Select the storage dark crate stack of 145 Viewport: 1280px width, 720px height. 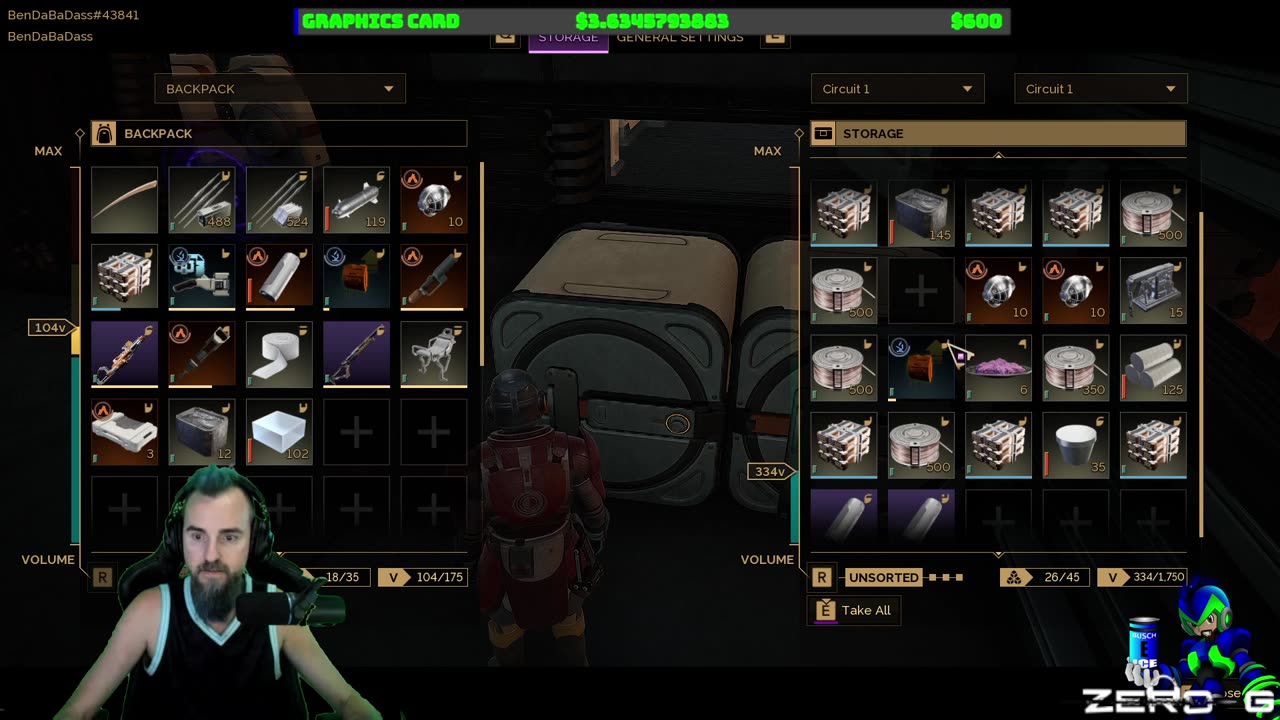pos(921,213)
